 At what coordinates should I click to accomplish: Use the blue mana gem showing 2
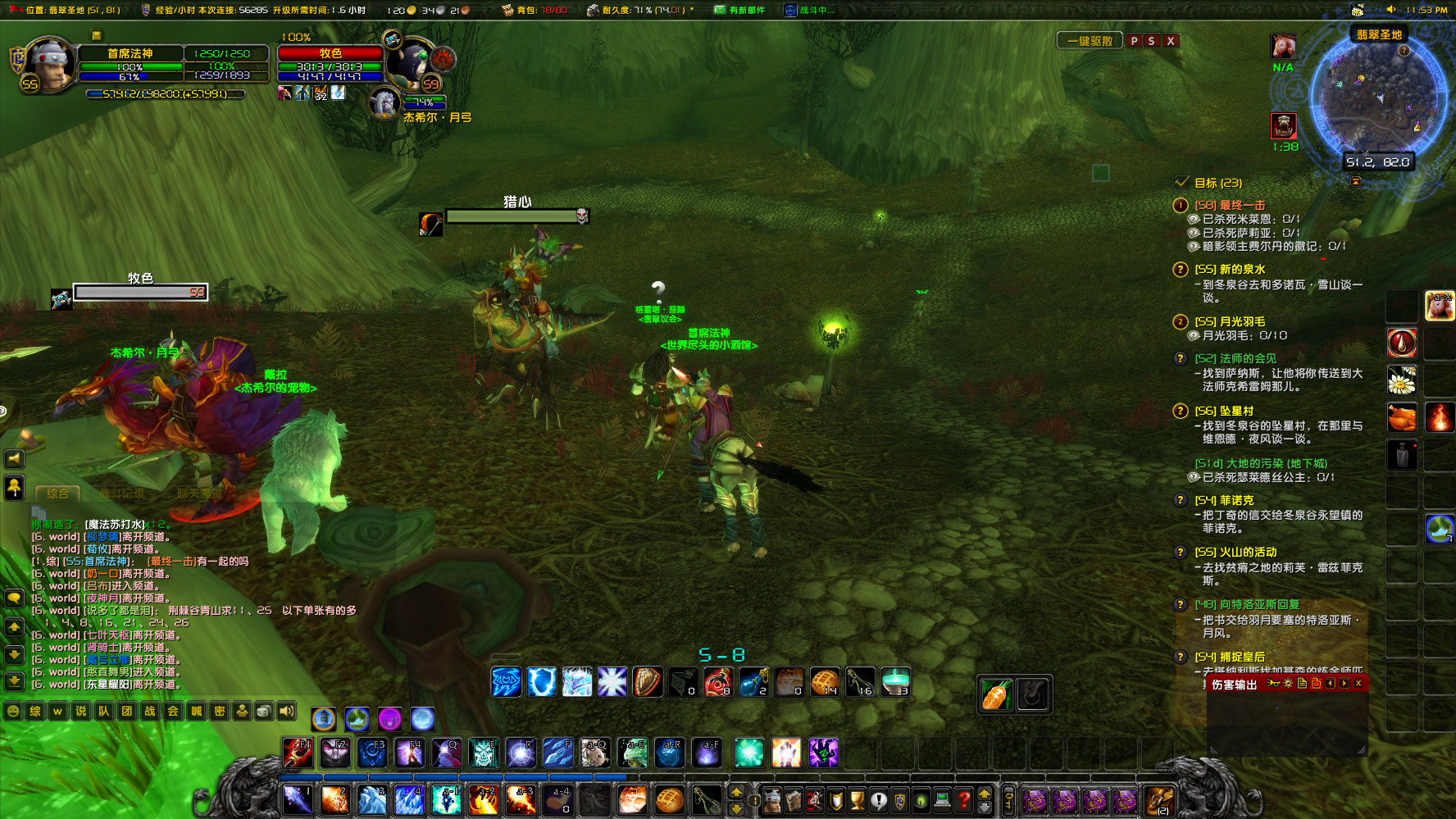(x=754, y=682)
